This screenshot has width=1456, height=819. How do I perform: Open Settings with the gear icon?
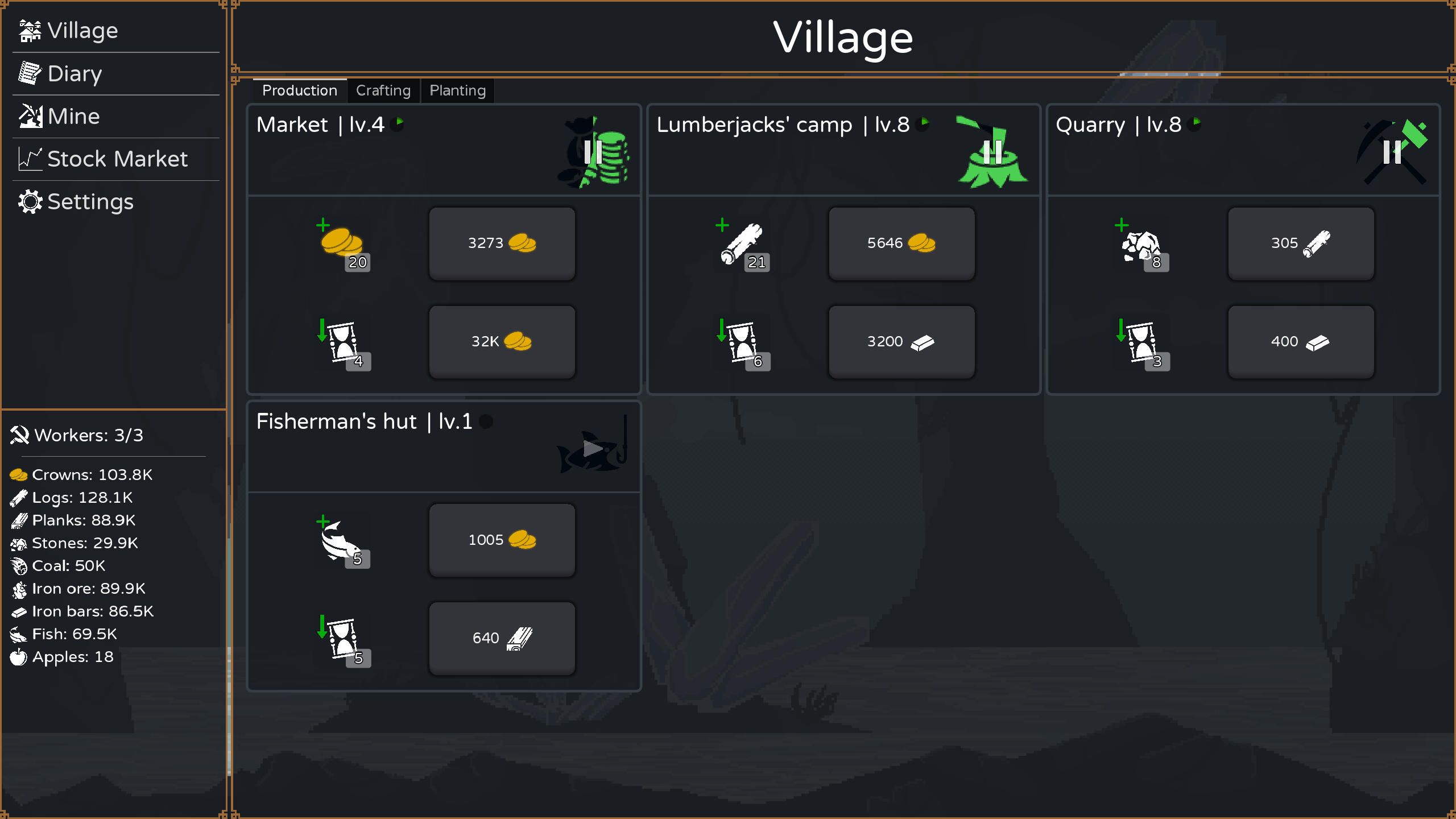coord(30,201)
